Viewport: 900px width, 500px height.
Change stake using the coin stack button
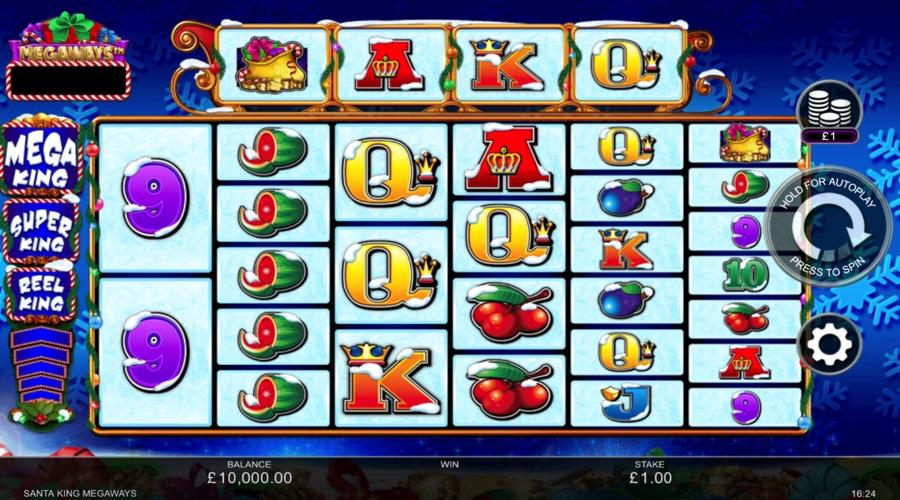pyautogui.click(x=829, y=107)
